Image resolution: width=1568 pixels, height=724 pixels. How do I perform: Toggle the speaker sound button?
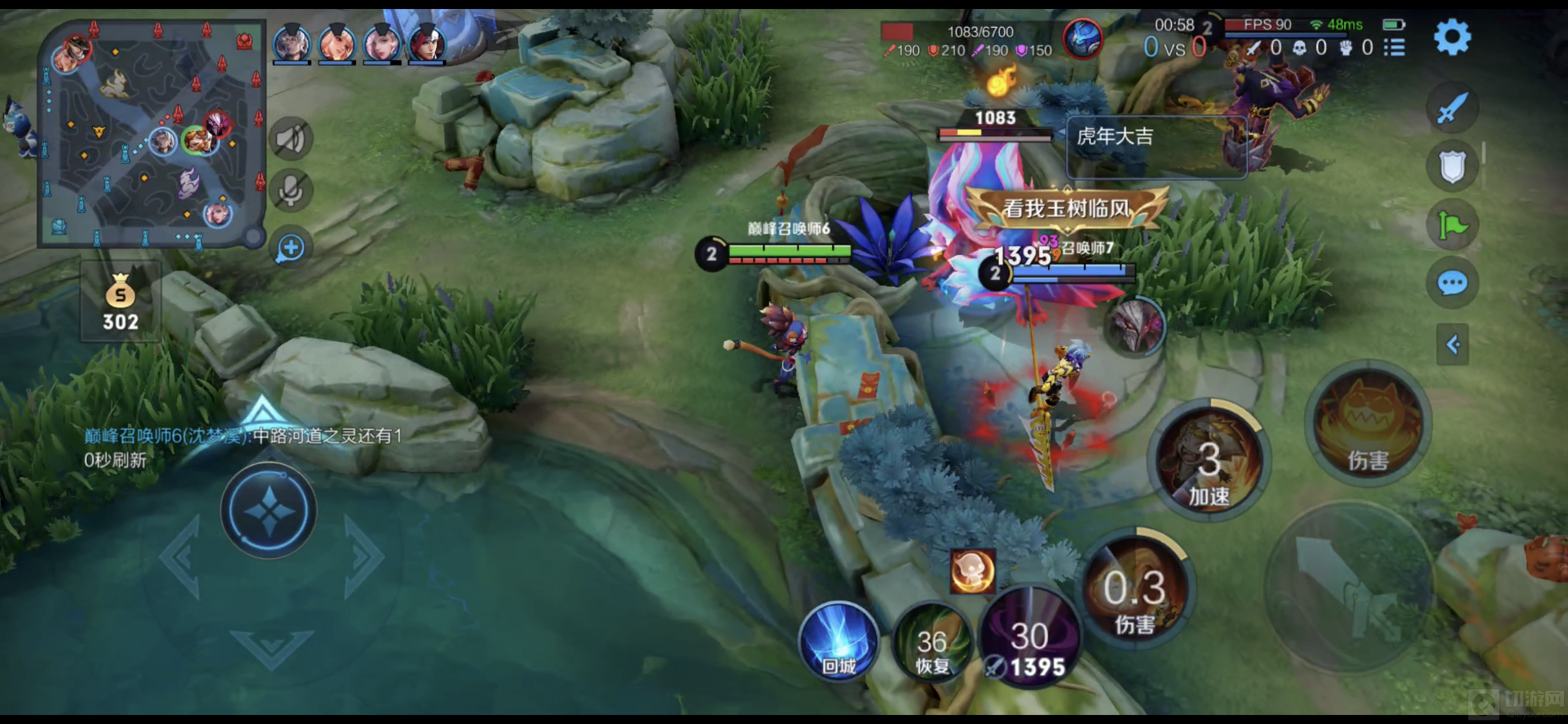coord(291,138)
